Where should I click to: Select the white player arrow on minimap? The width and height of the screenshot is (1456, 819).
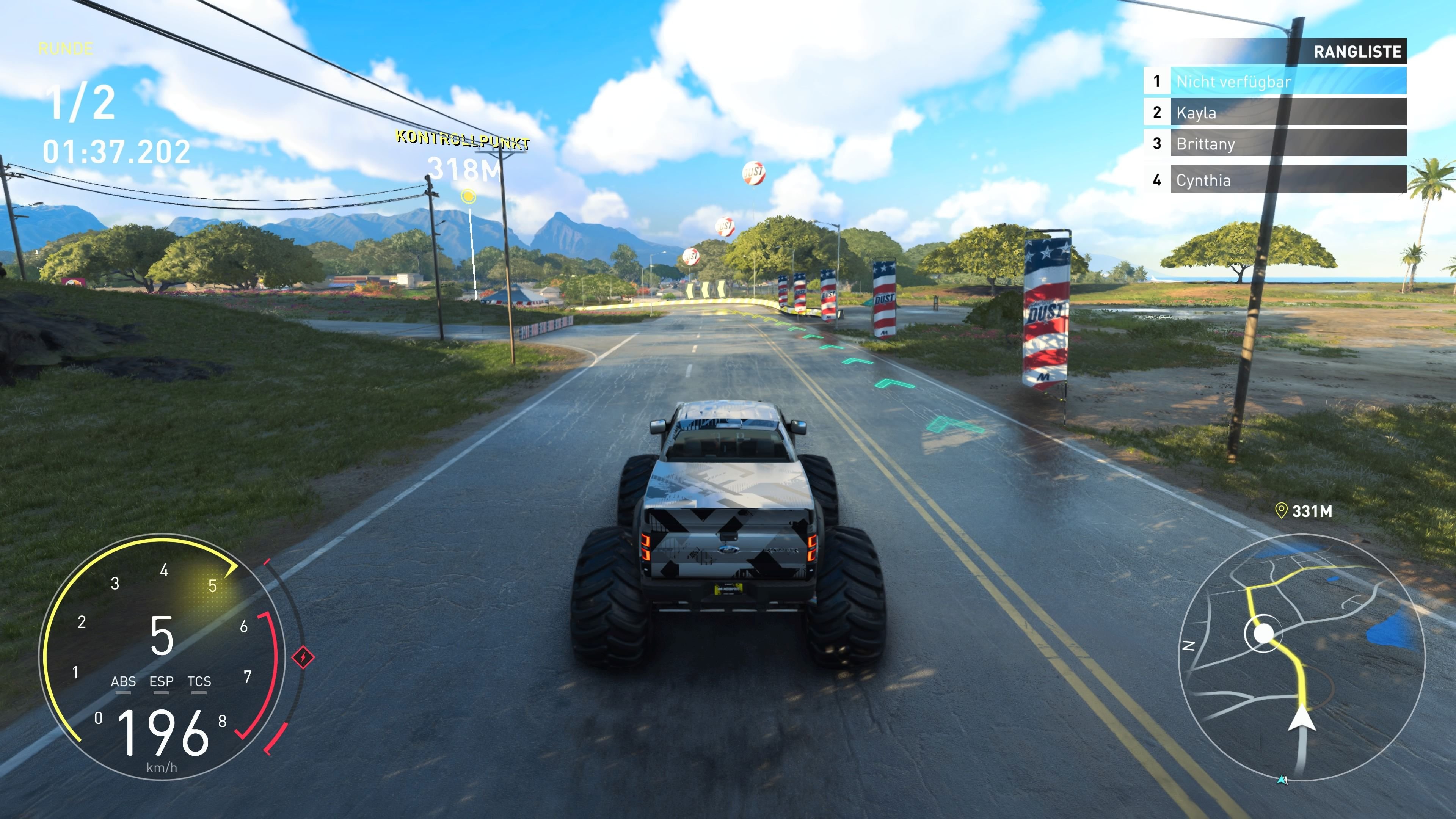pos(1302,719)
